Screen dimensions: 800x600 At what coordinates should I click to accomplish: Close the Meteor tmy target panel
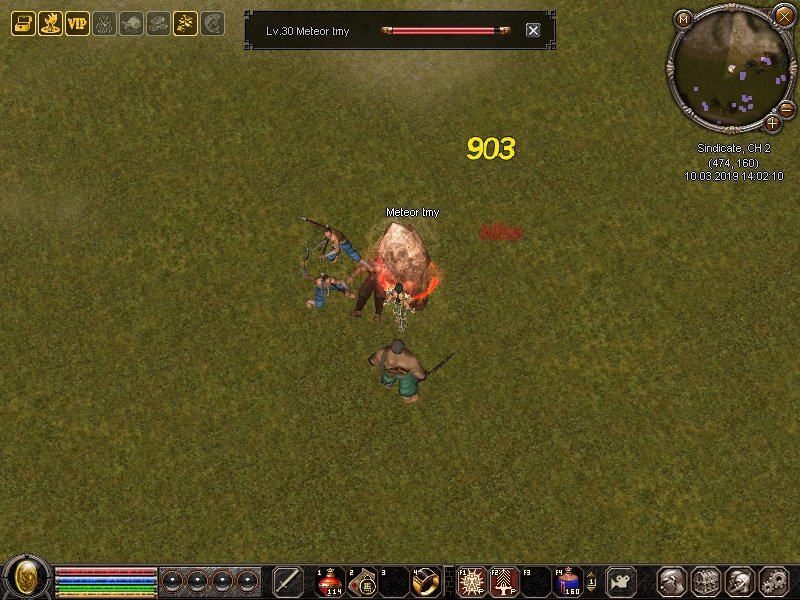click(533, 31)
